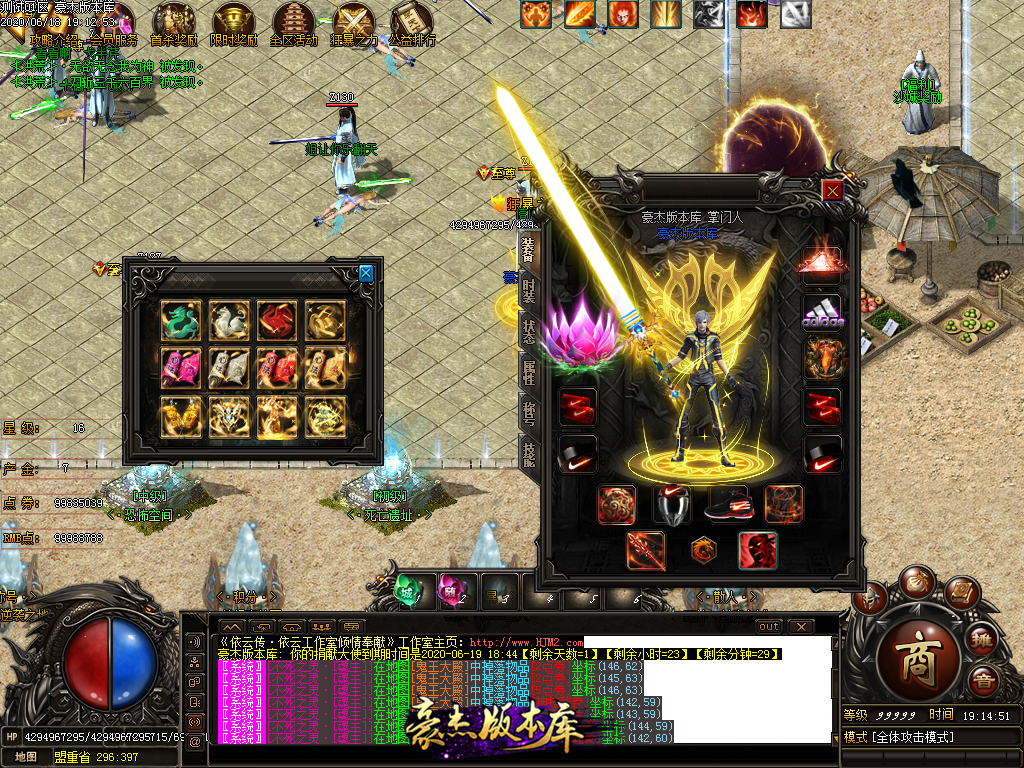The image size is (1024, 768).
Task: Select the Adidas logo equipment slot
Action: [822, 310]
